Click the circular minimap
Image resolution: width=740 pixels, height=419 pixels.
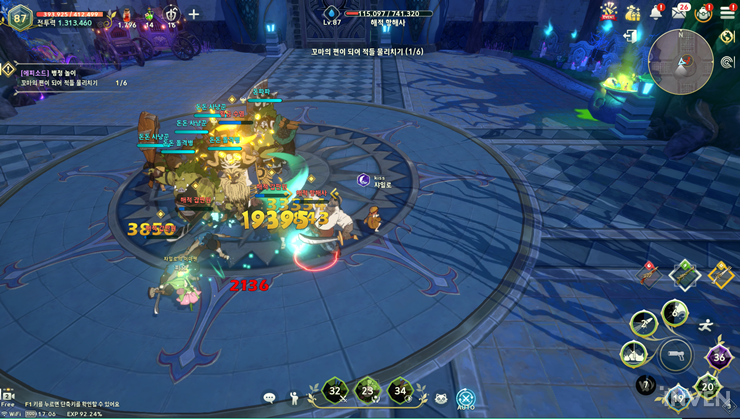[x=680, y=61]
